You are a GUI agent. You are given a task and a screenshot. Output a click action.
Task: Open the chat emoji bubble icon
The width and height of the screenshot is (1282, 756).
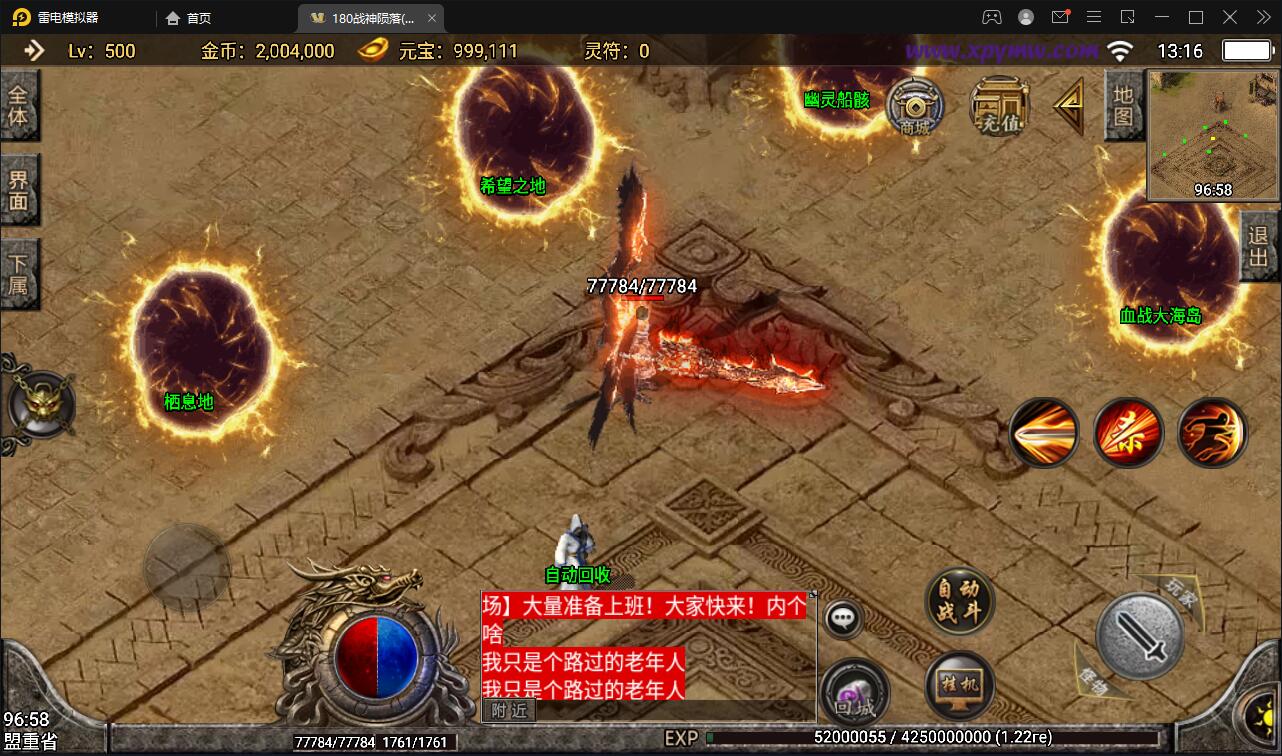tap(843, 618)
